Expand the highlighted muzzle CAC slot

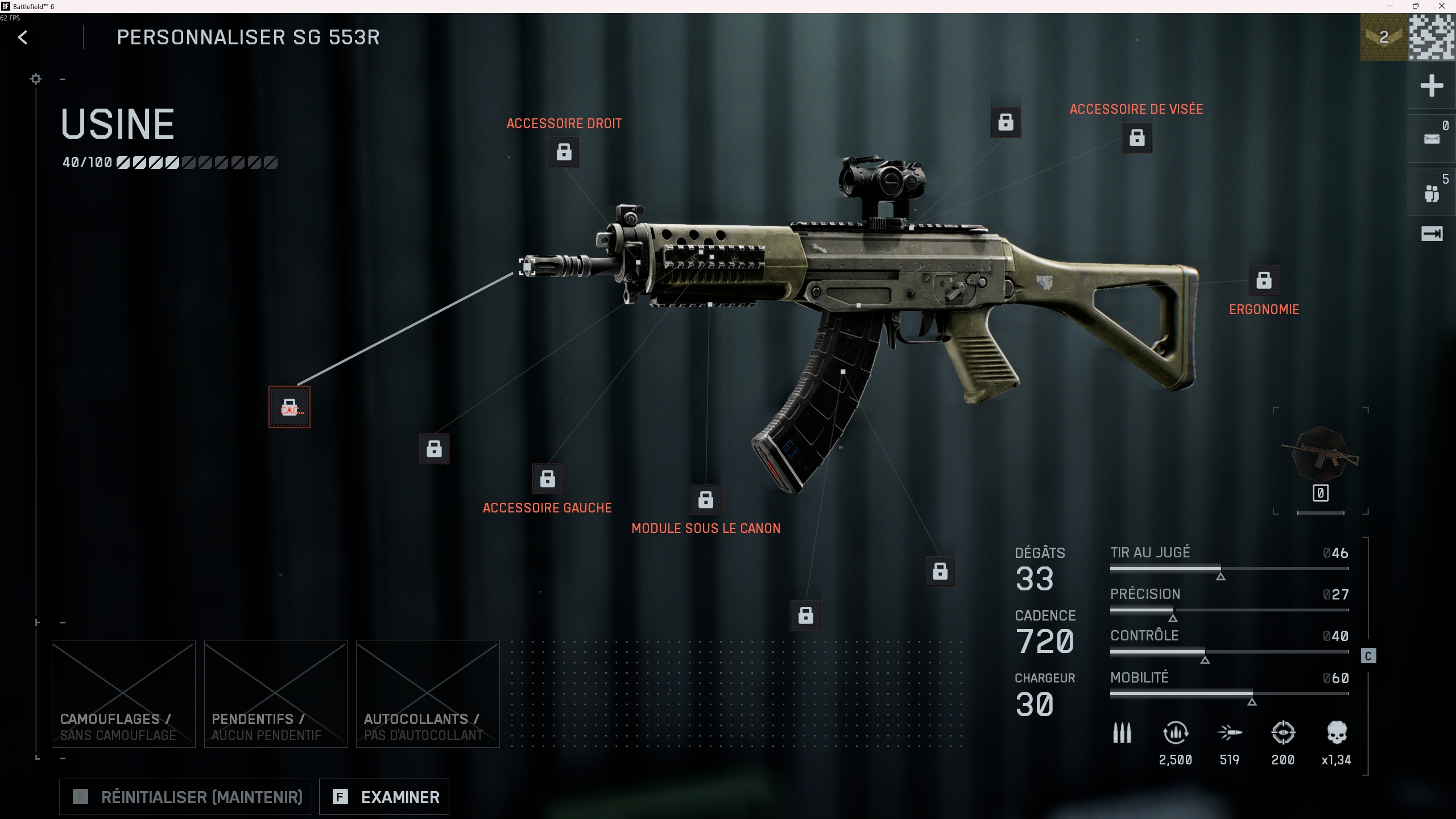coord(289,407)
